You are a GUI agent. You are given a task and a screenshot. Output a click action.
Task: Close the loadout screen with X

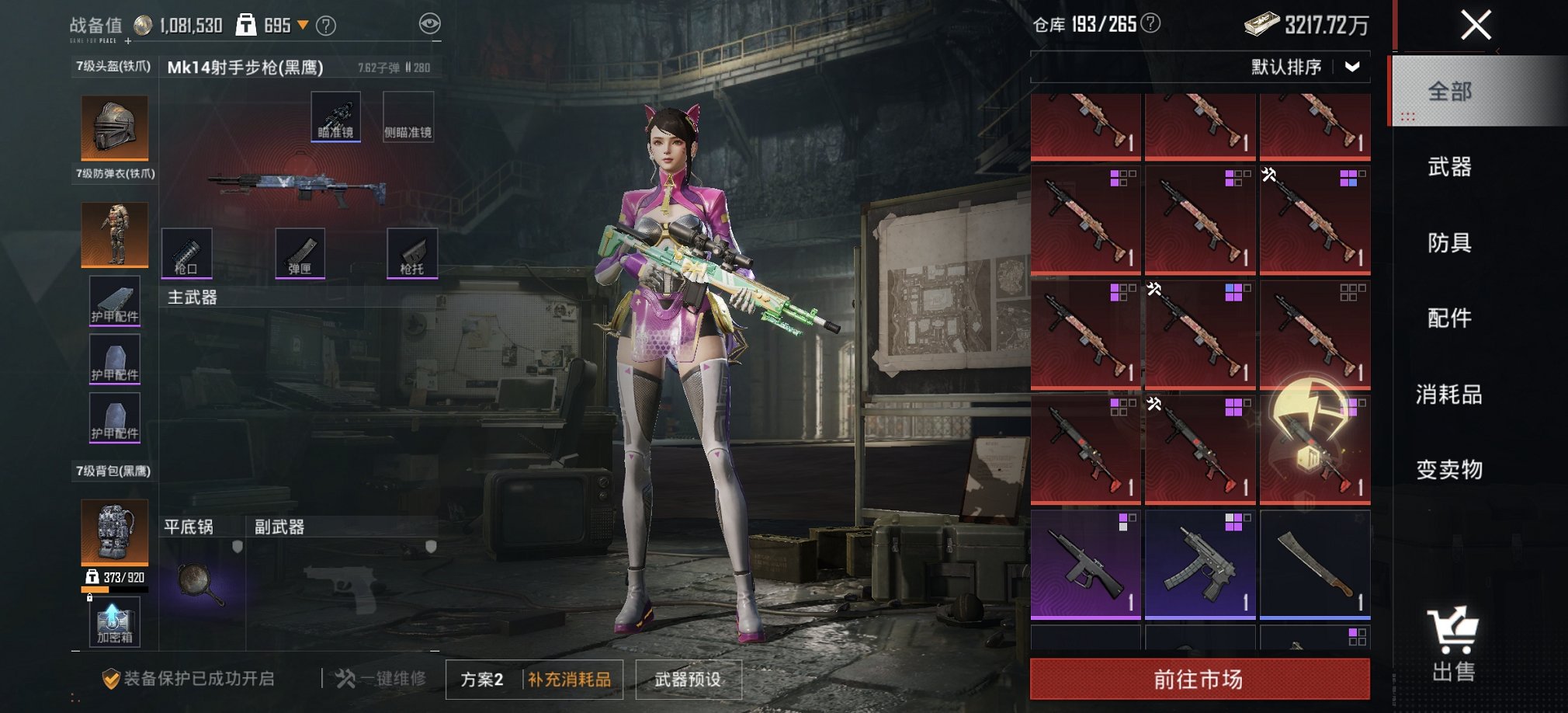point(1476,25)
